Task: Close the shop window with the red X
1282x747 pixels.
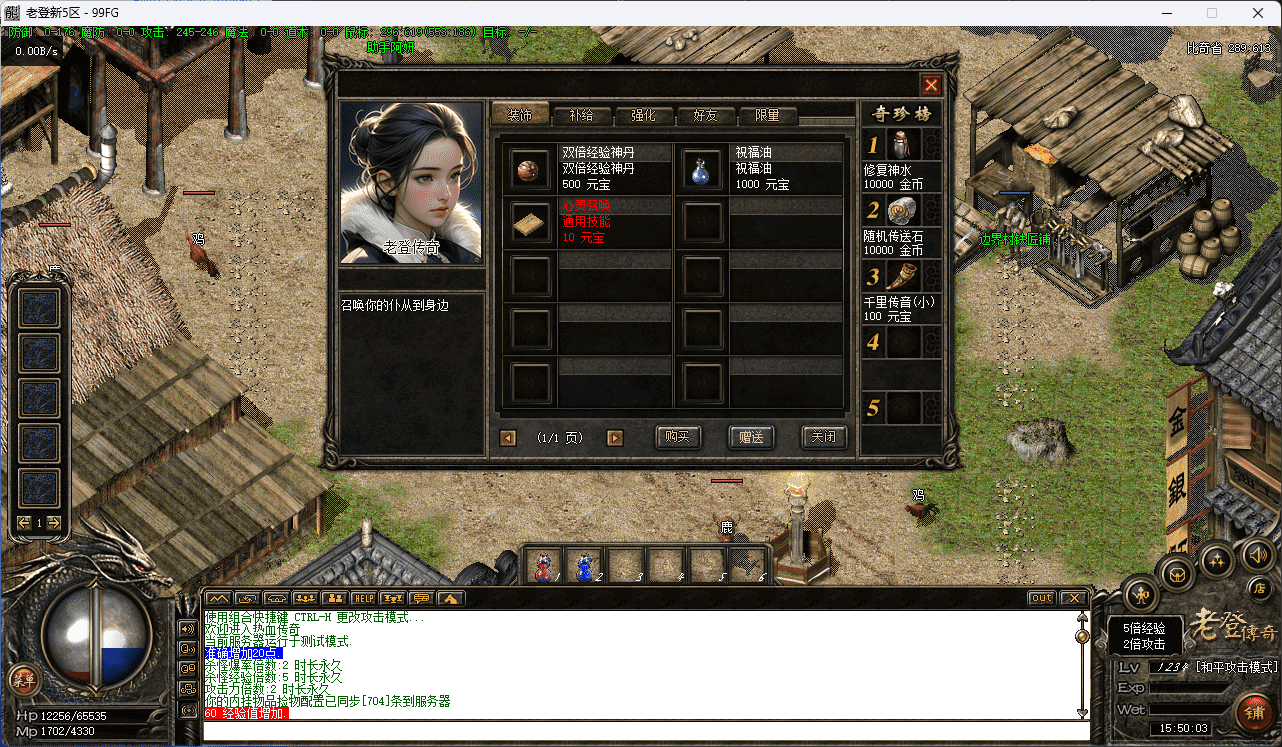Action: [x=931, y=85]
